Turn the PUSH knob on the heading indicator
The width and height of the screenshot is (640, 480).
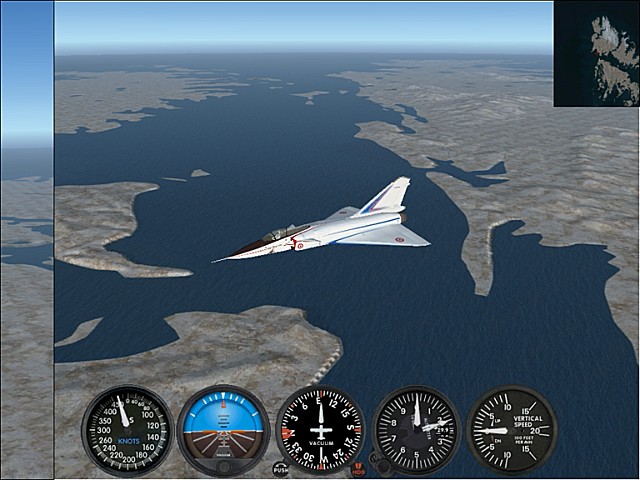pos(280,468)
